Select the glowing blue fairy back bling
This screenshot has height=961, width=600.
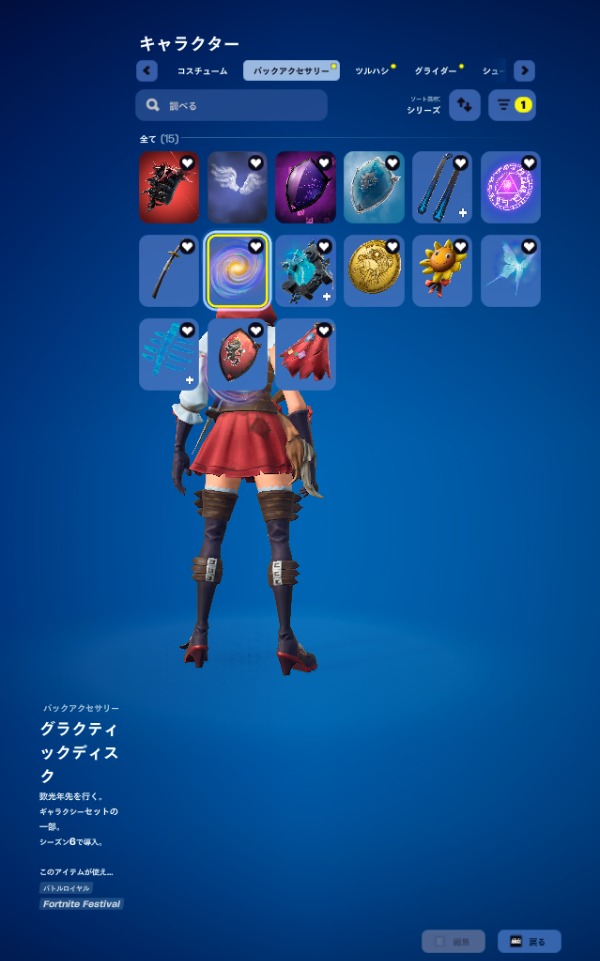click(510, 271)
